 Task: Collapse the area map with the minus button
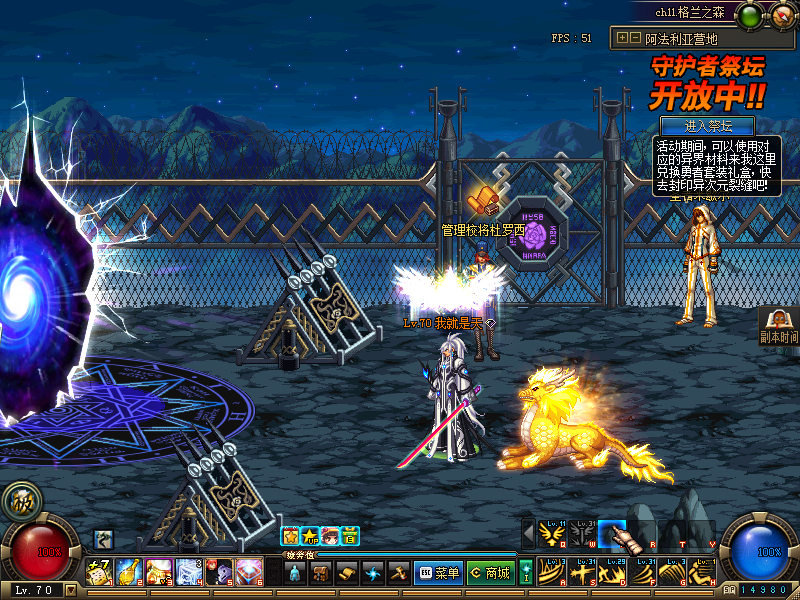point(634,38)
